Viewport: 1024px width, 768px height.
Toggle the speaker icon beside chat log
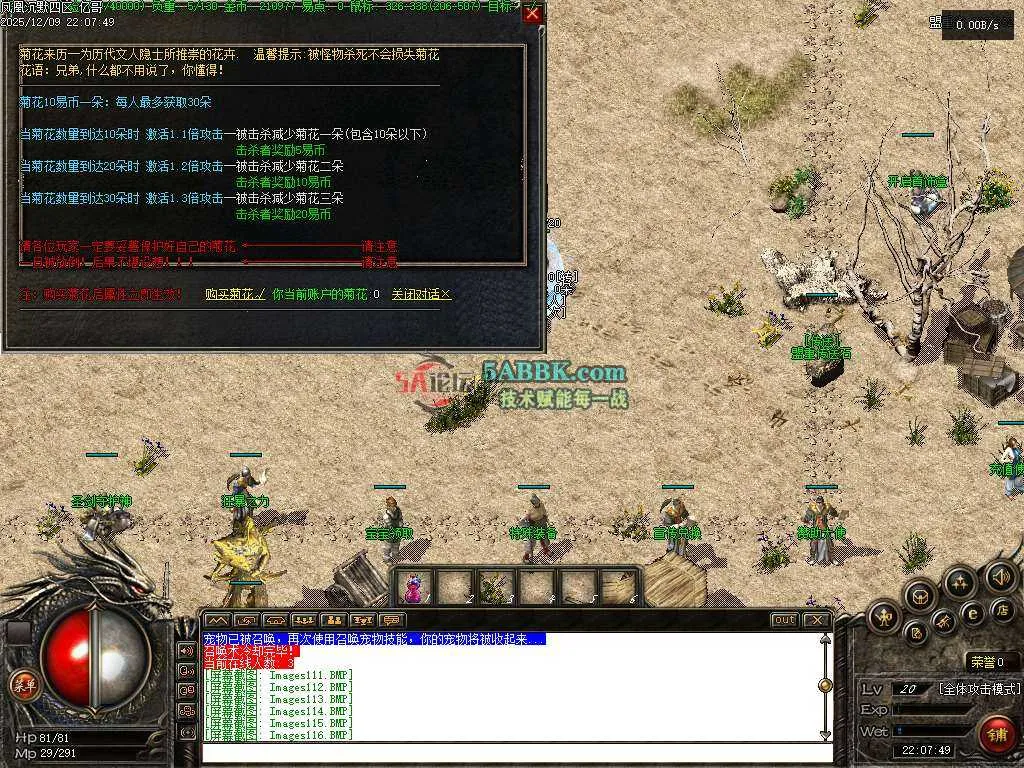[x=187, y=650]
